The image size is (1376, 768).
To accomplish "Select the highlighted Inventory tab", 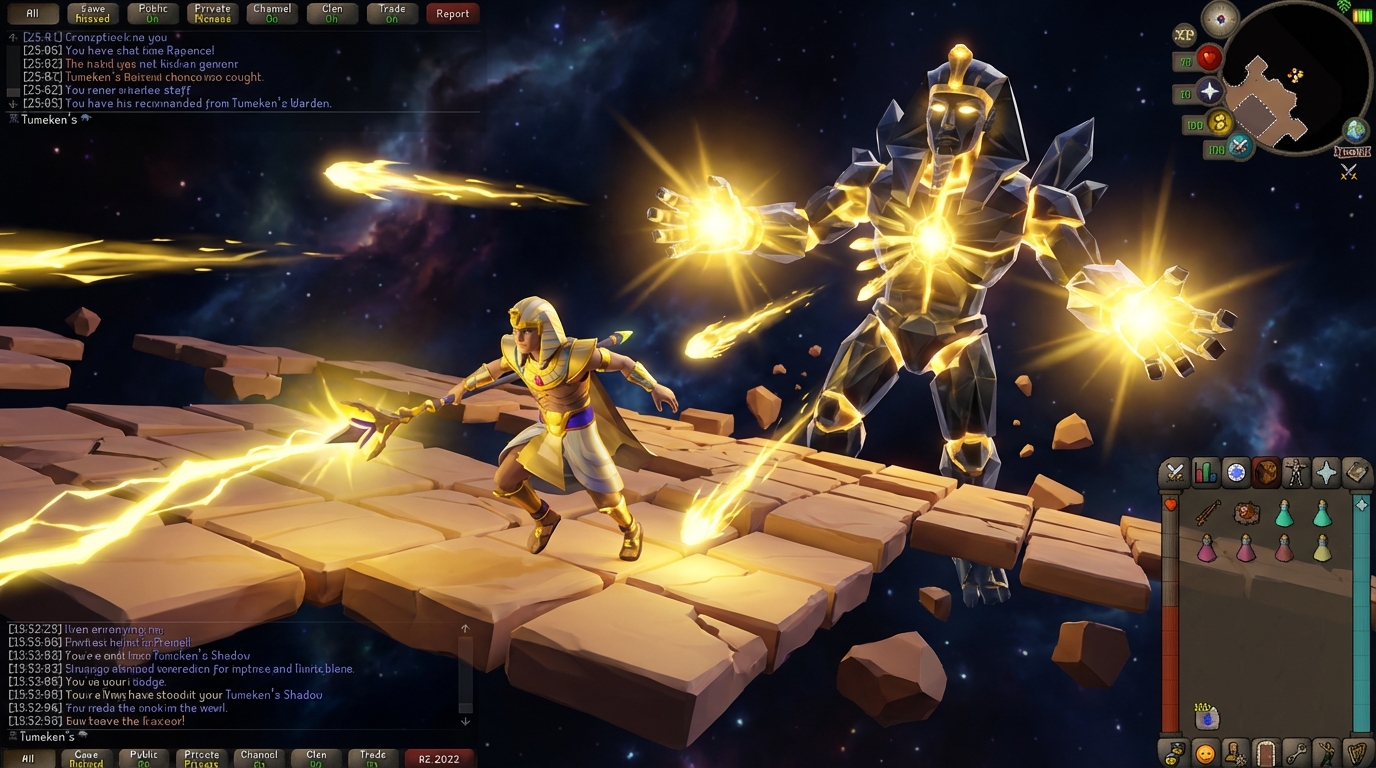I will [1267, 472].
